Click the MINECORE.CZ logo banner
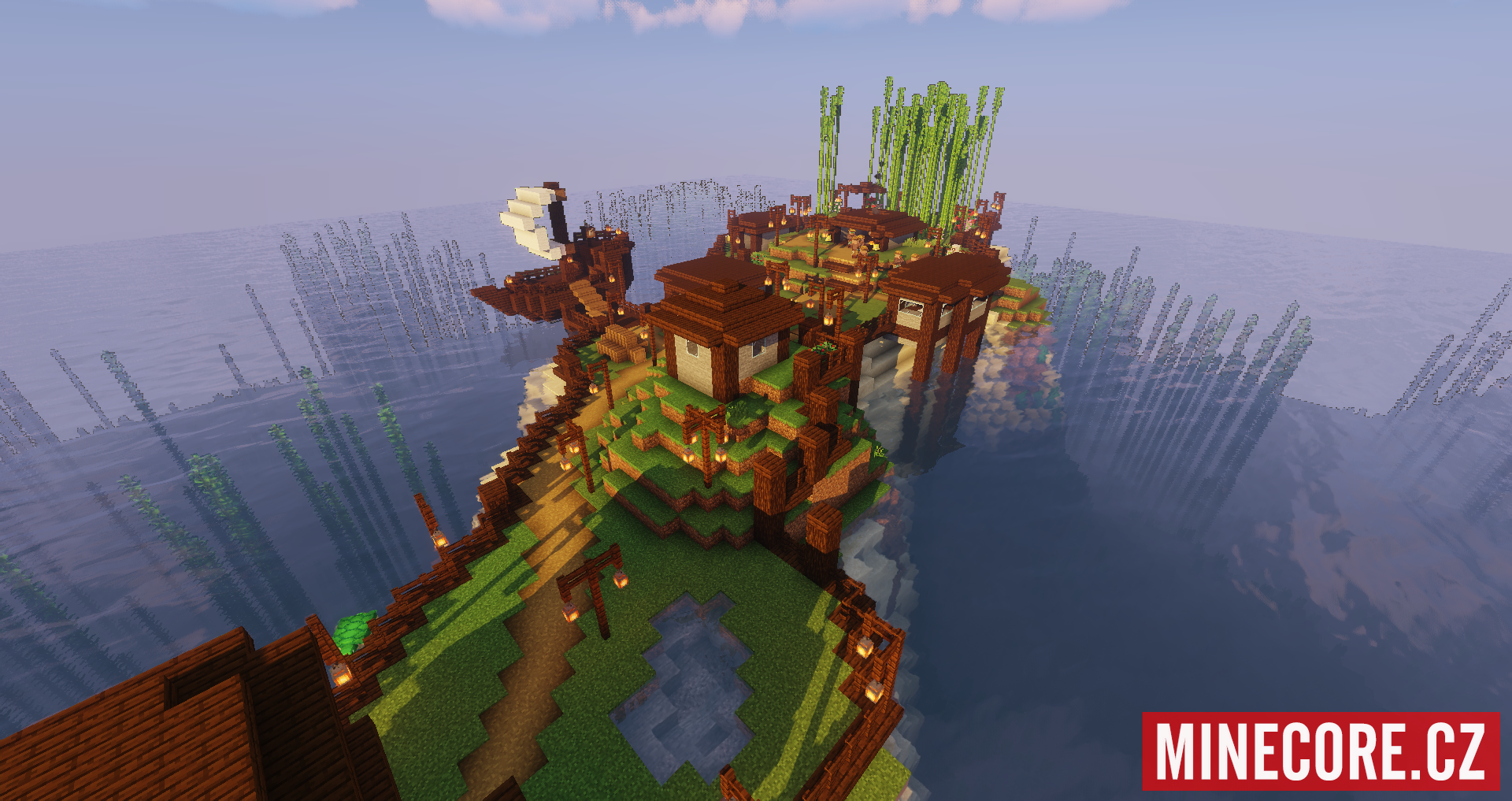This screenshot has width=1512, height=801. coord(1321,751)
